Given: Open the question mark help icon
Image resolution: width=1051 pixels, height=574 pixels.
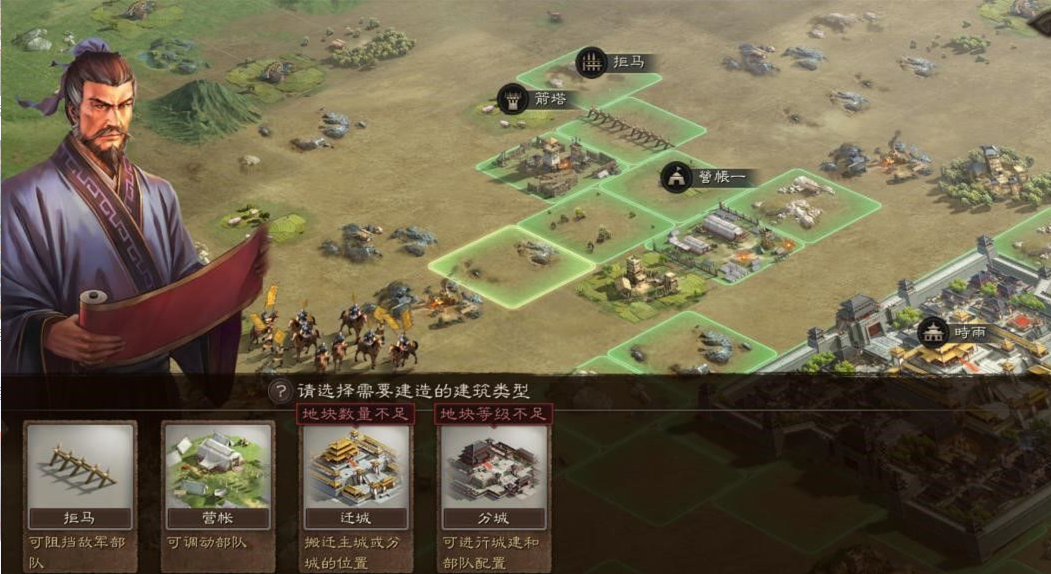Looking at the screenshot, I should point(281,391).
